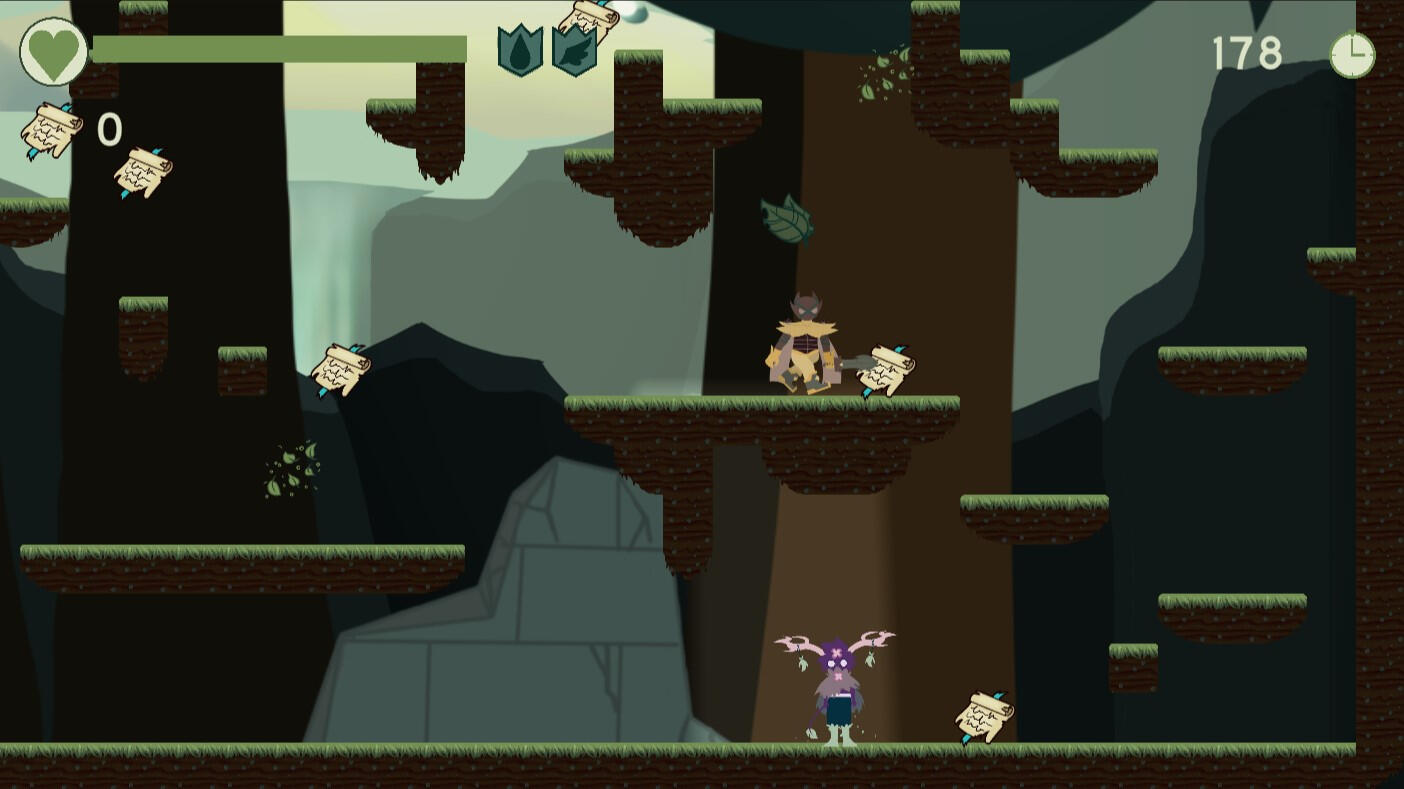The image size is (1404, 789).
Task: Click the scroll counter icon
Action: point(52,130)
